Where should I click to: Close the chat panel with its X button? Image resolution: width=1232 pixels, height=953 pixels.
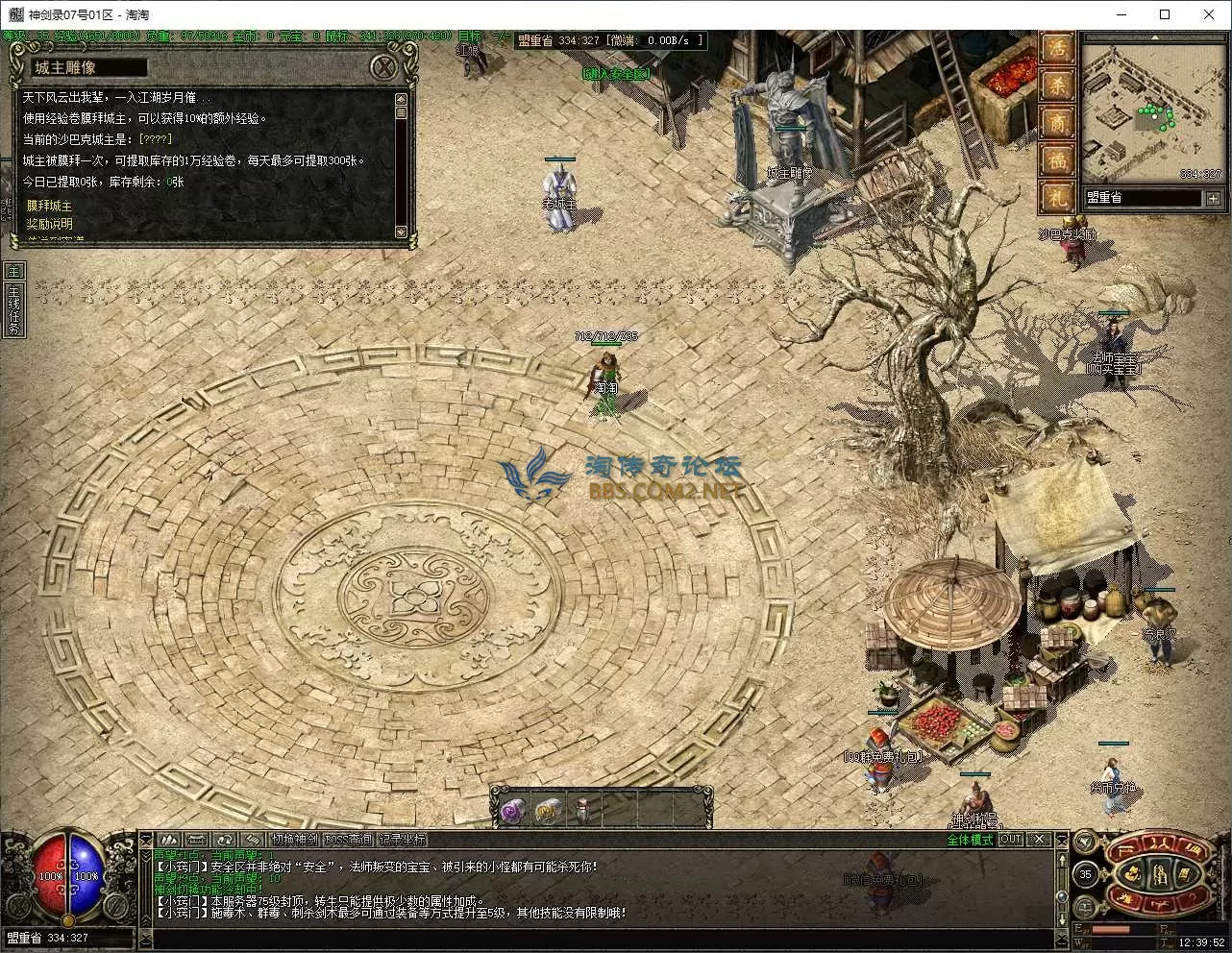[1039, 839]
